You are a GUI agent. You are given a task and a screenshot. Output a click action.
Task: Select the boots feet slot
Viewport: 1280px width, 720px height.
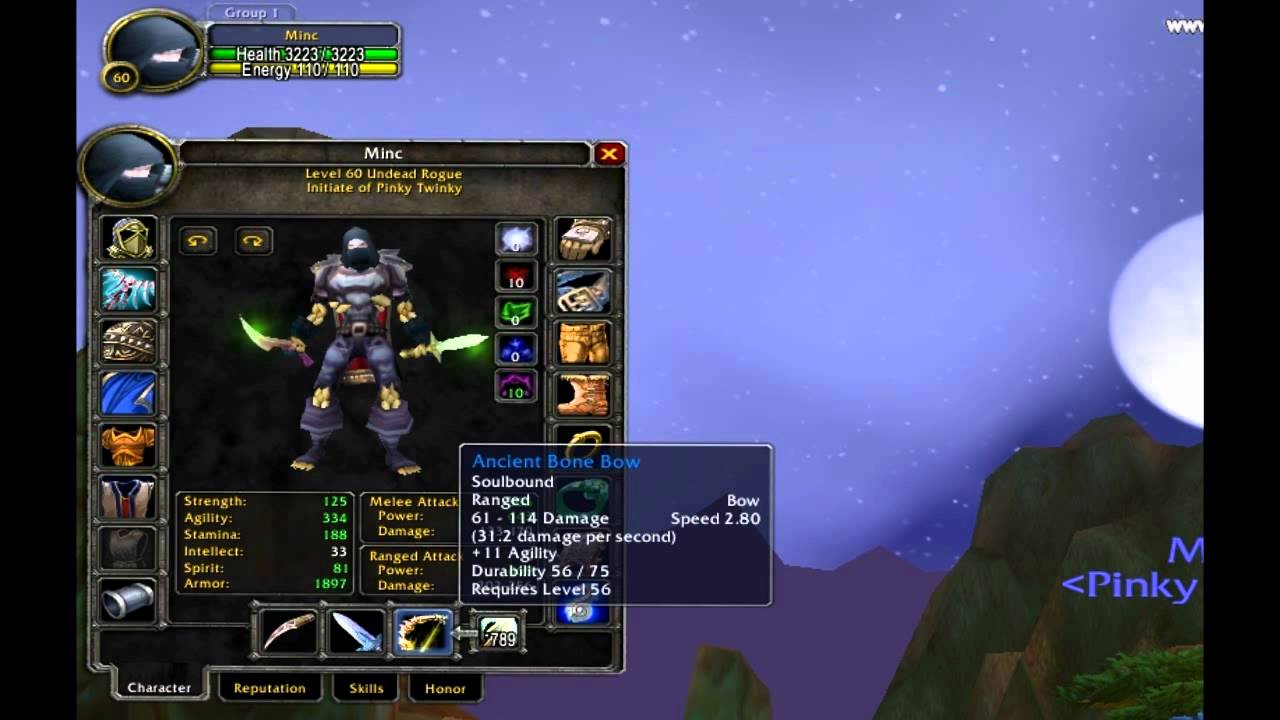(x=584, y=394)
